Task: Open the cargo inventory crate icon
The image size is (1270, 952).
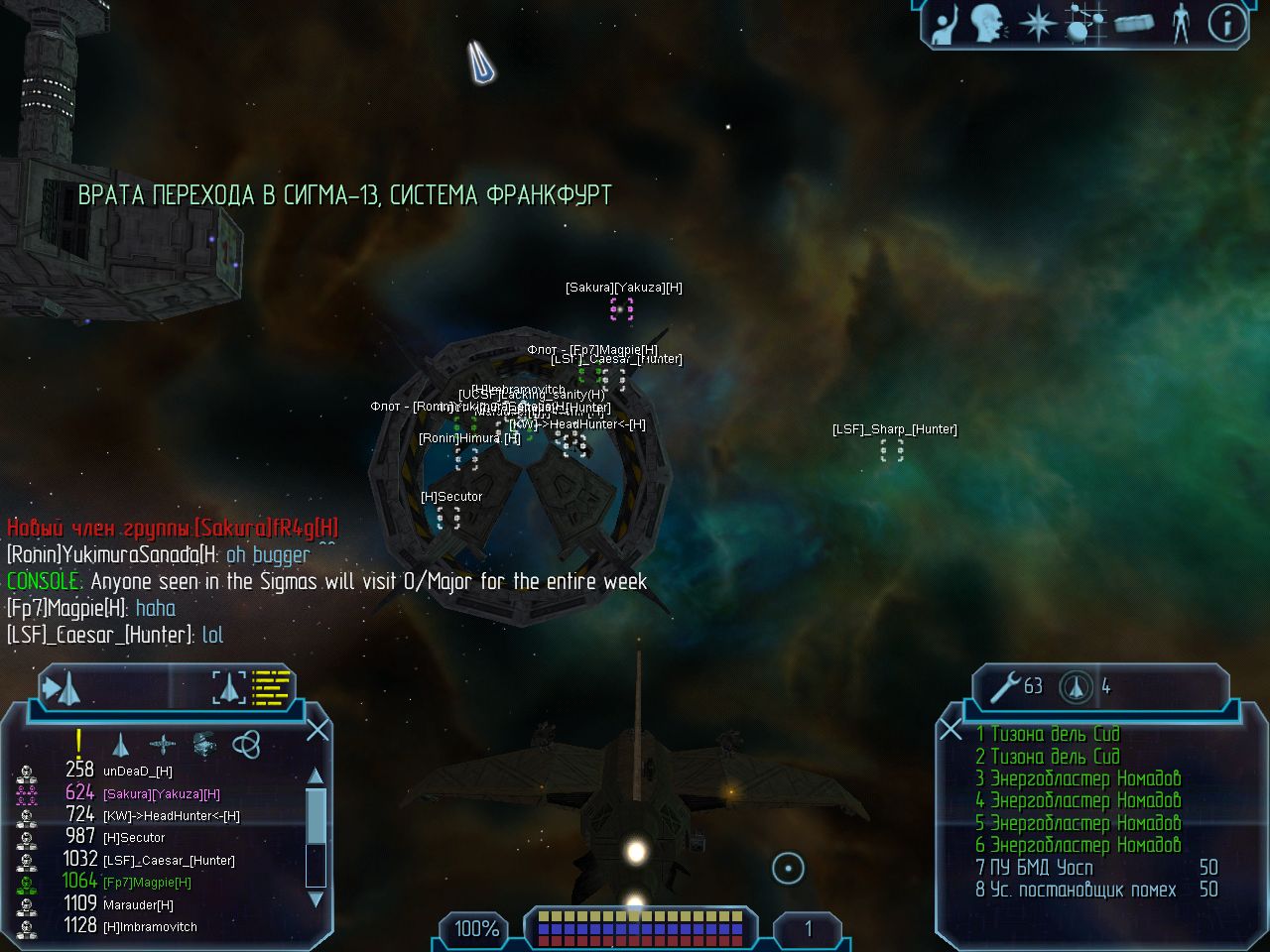Action: (x=1133, y=24)
